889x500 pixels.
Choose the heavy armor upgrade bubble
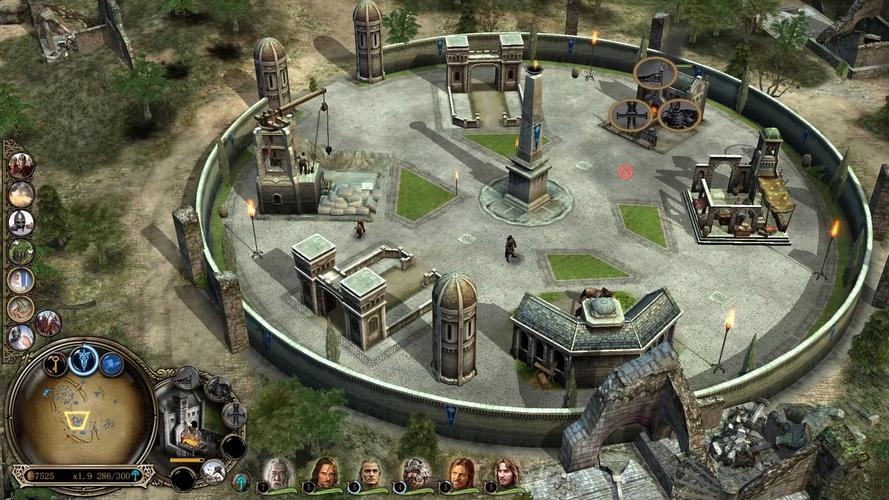tap(679, 115)
